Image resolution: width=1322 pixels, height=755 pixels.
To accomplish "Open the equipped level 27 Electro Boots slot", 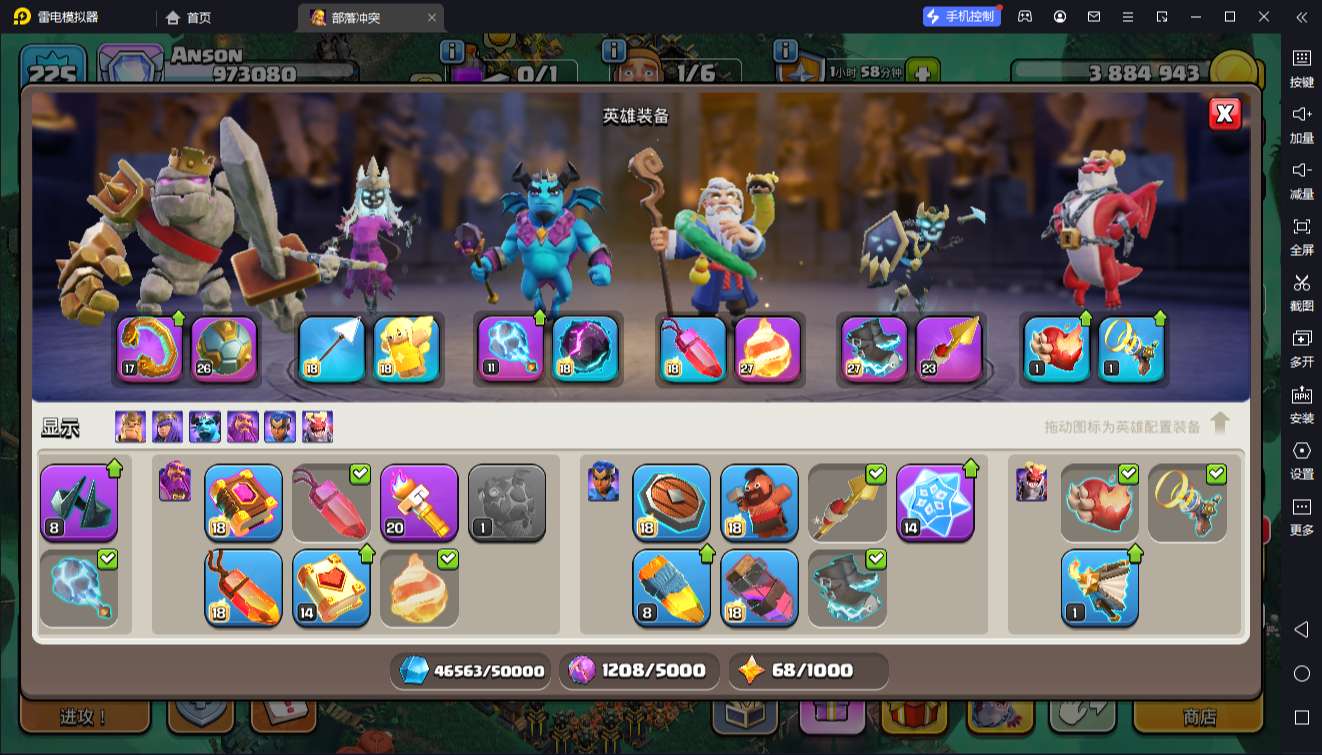I will coord(874,349).
